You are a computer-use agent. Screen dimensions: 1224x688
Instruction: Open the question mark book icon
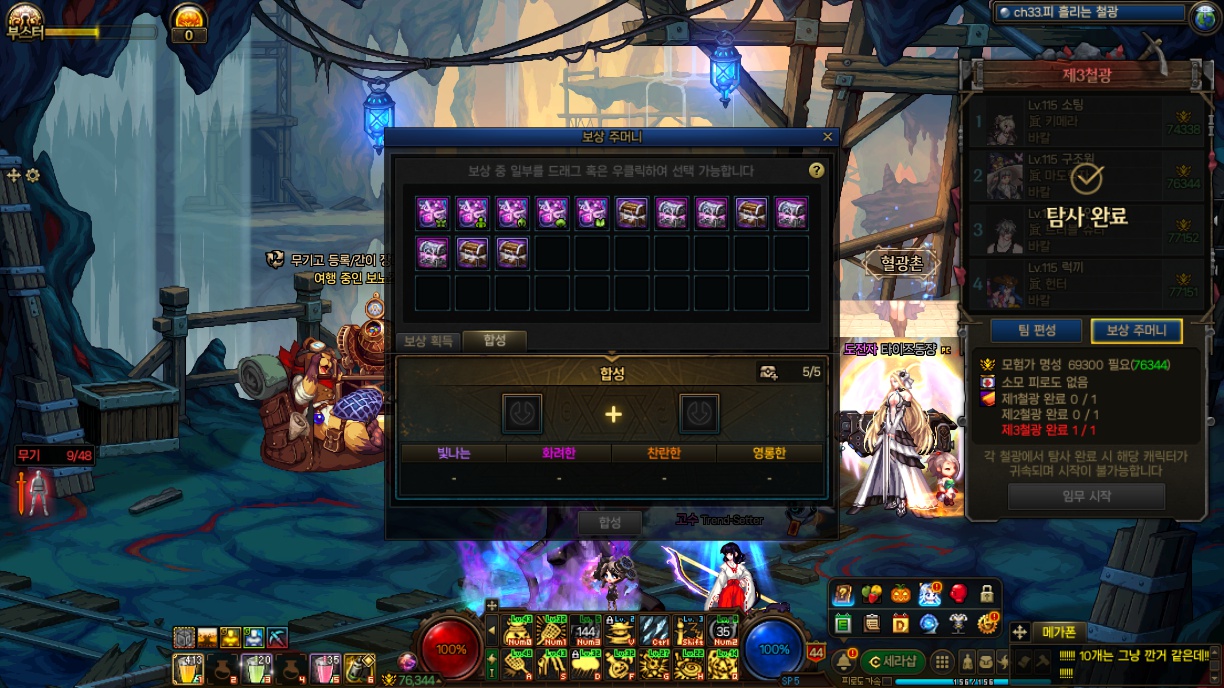point(844,596)
